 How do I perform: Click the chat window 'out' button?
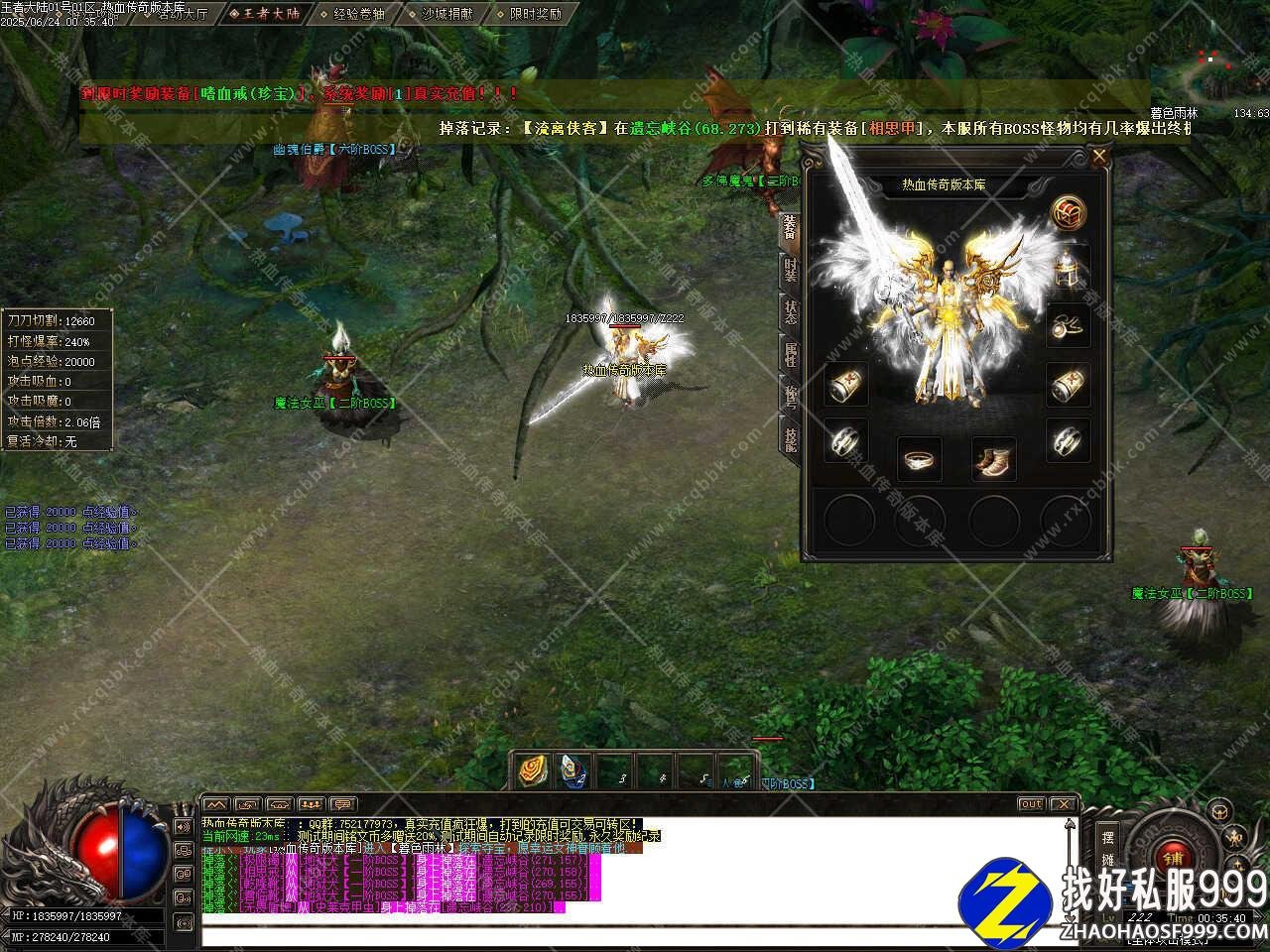point(1031,803)
